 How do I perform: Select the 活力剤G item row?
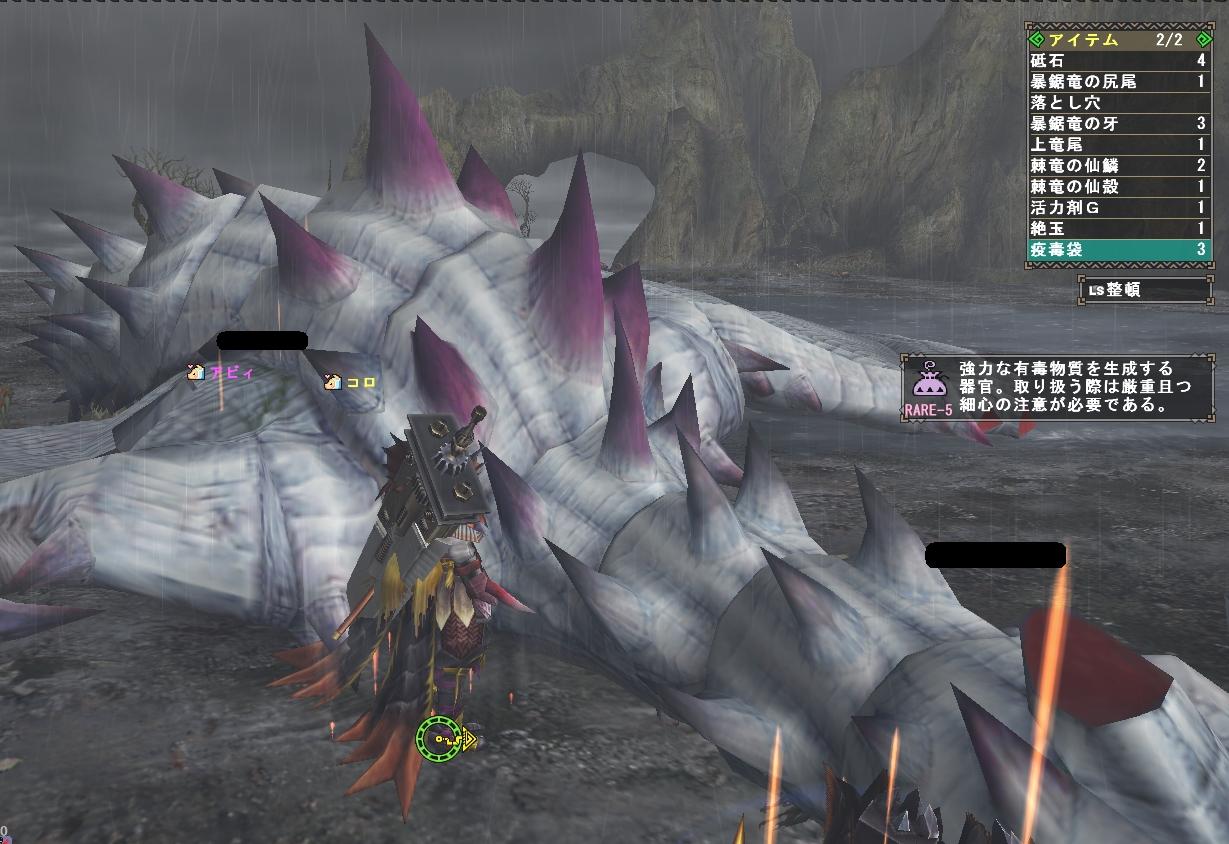coord(1118,208)
